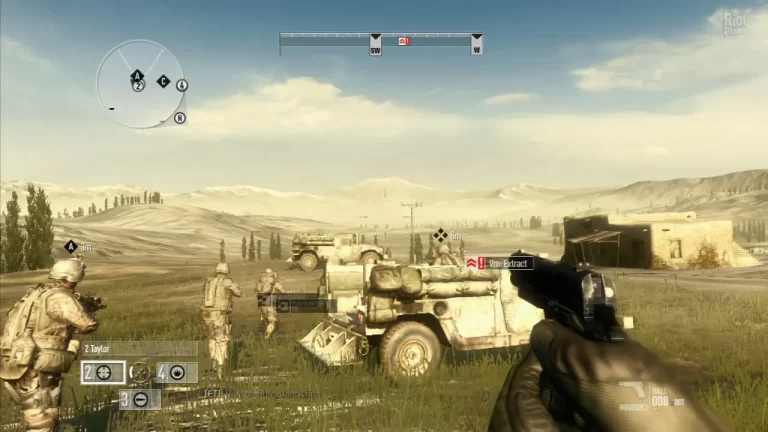
Task: Select the C diamond marker on radar
Action: click(163, 81)
